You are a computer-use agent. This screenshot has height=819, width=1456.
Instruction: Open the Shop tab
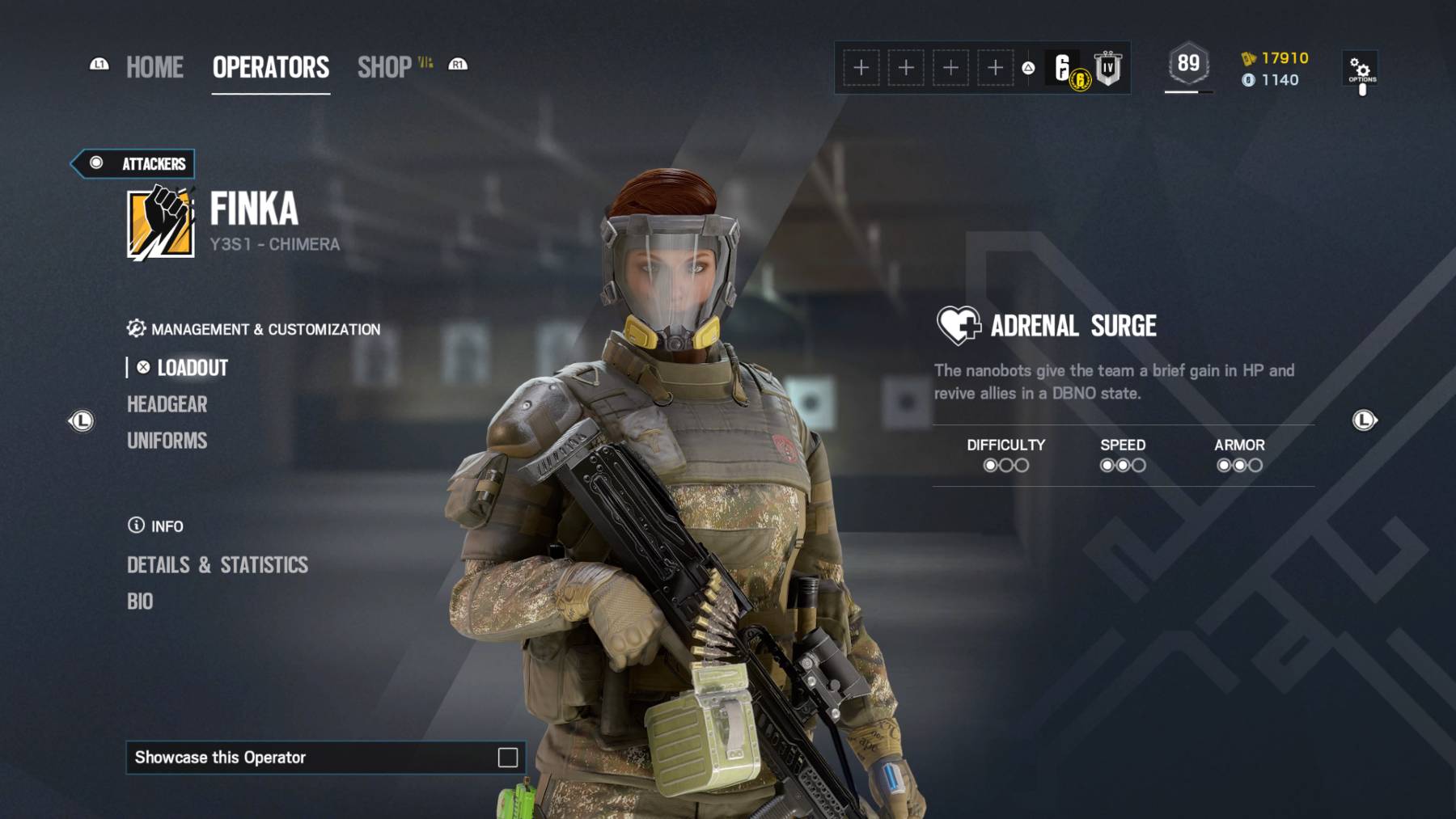click(385, 67)
